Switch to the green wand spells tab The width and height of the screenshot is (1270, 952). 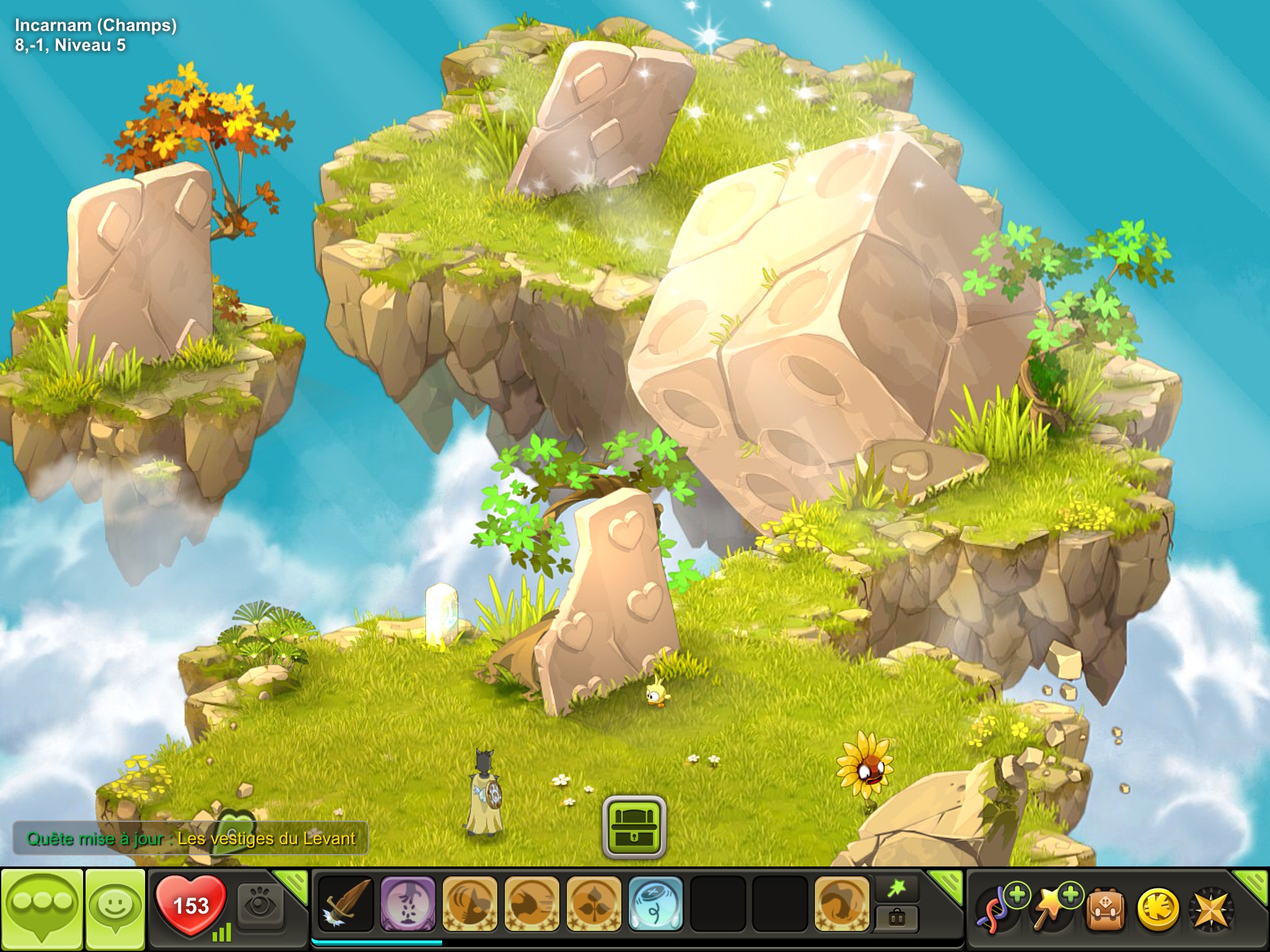tap(896, 889)
